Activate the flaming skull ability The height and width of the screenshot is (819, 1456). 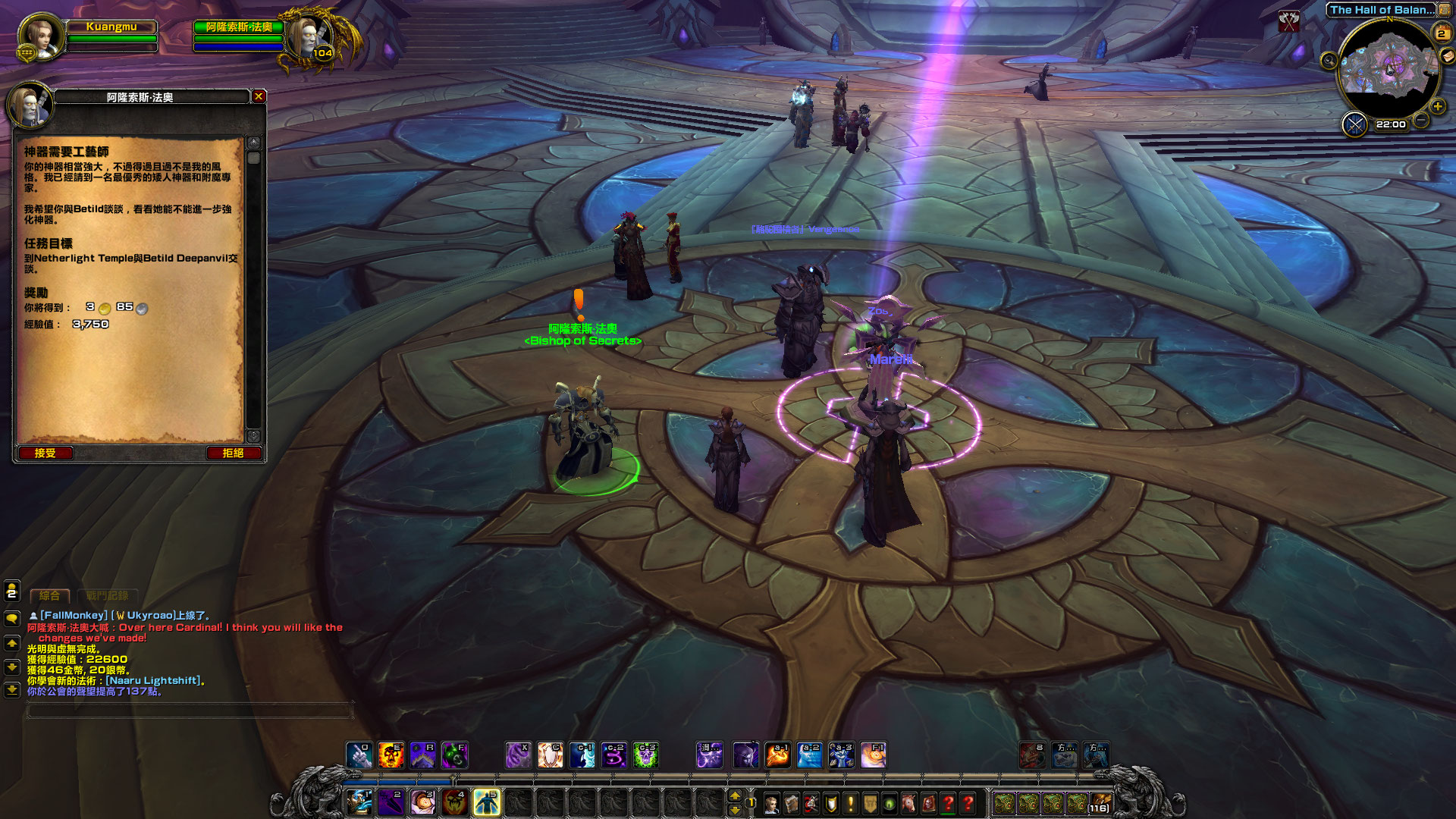pyautogui.click(x=391, y=755)
